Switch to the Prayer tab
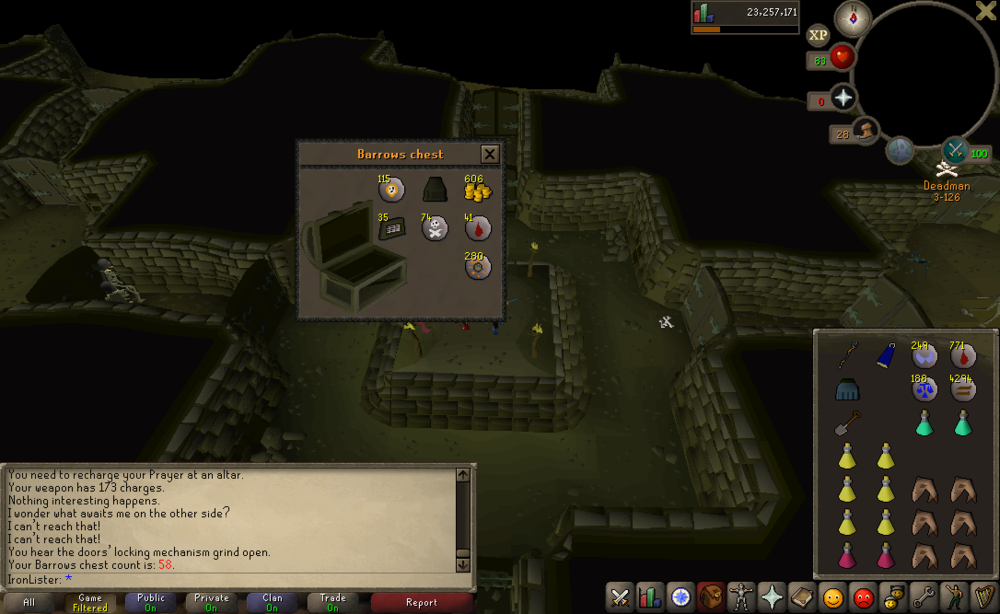The height and width of the screenshot is (614, 1000). point(771,597)
